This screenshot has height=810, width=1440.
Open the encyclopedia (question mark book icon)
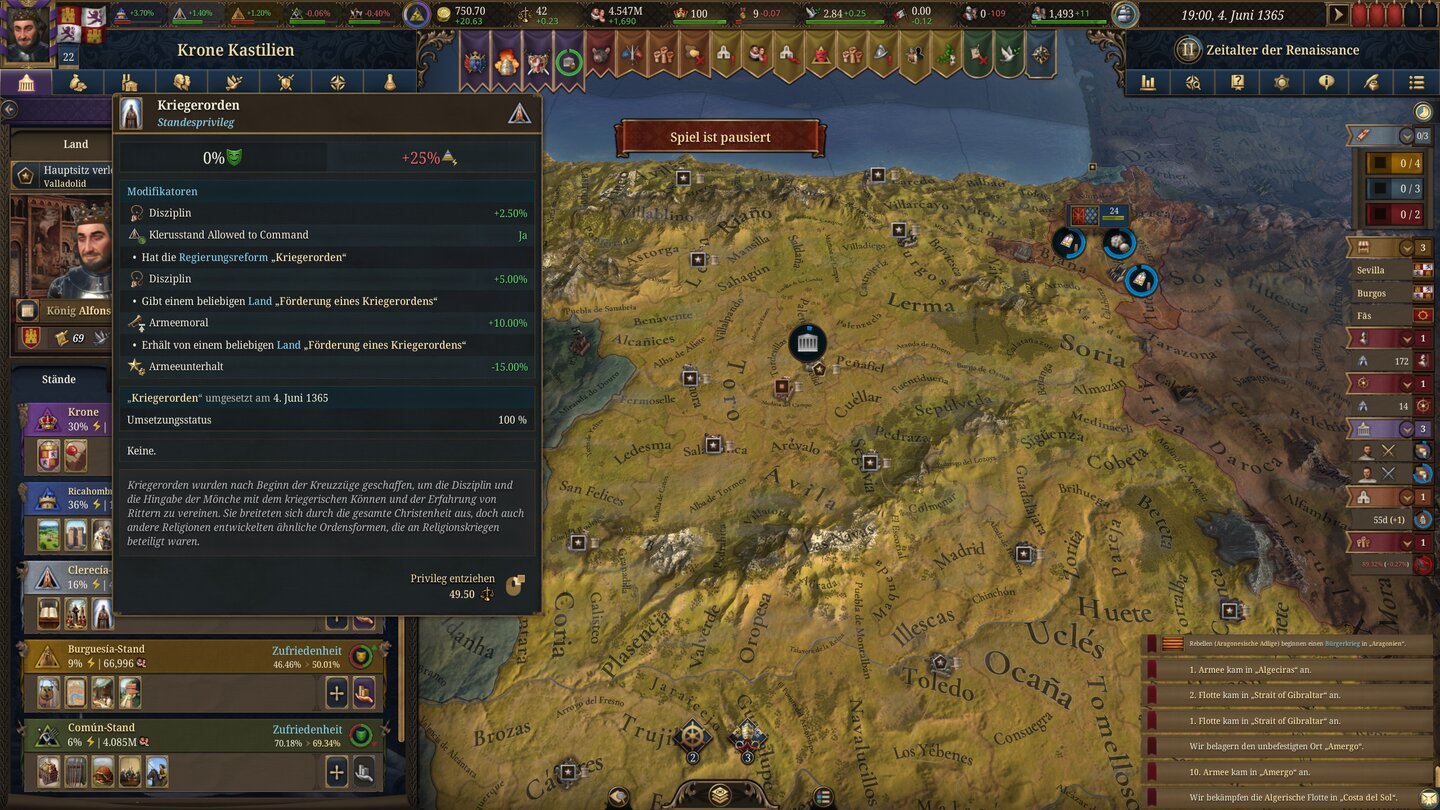pos(1238,82)
